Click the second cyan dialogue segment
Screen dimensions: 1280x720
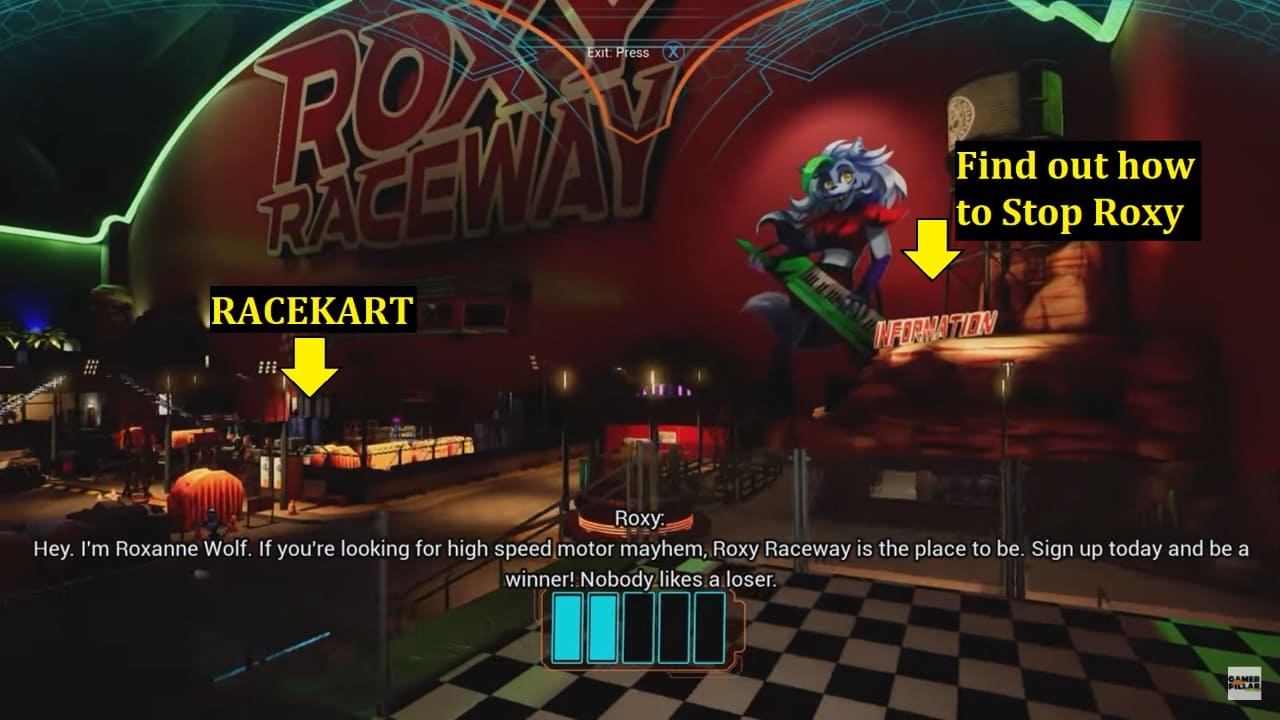point(601,630)
